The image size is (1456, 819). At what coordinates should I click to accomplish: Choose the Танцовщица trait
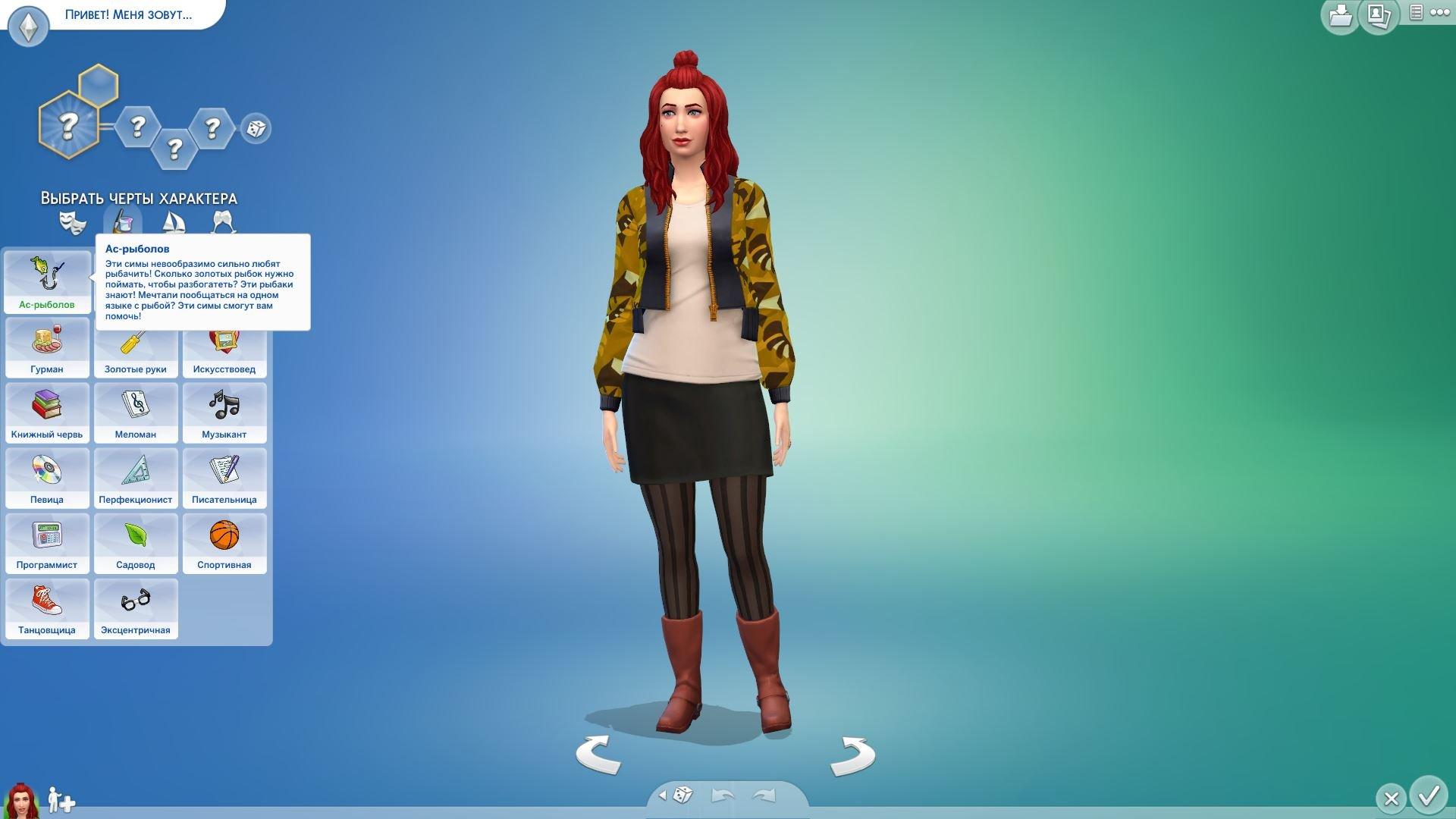click(x=47, y=608)
